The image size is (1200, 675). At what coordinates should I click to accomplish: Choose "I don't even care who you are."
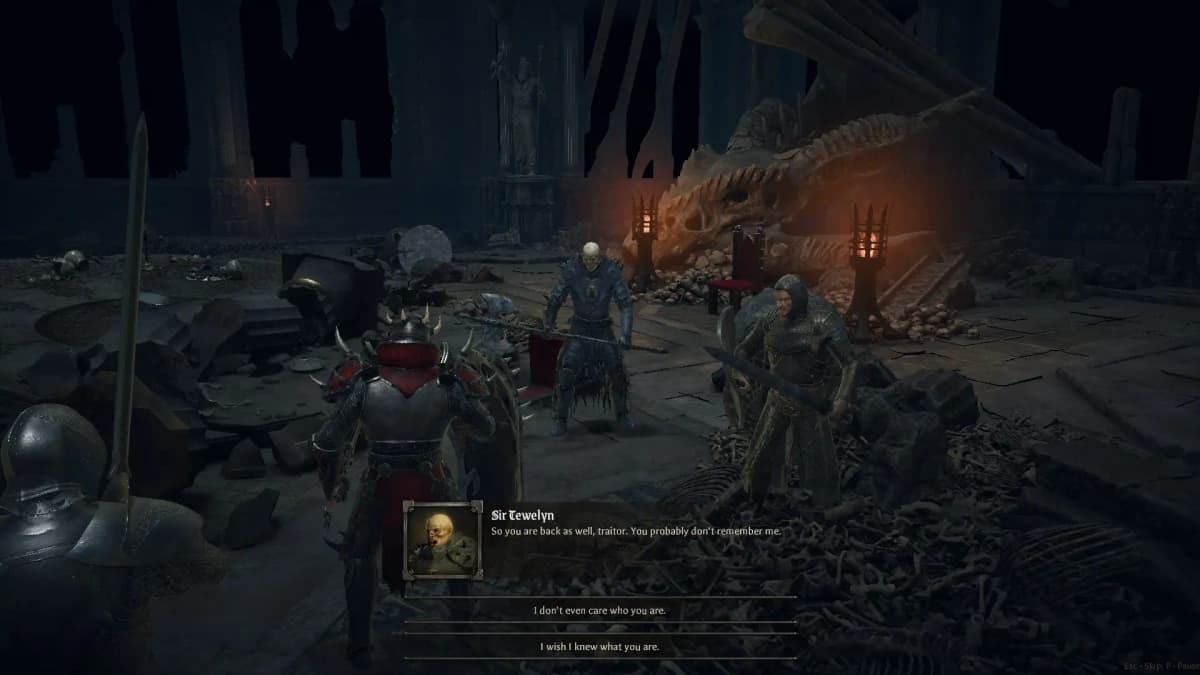click(x=600, y=610)
